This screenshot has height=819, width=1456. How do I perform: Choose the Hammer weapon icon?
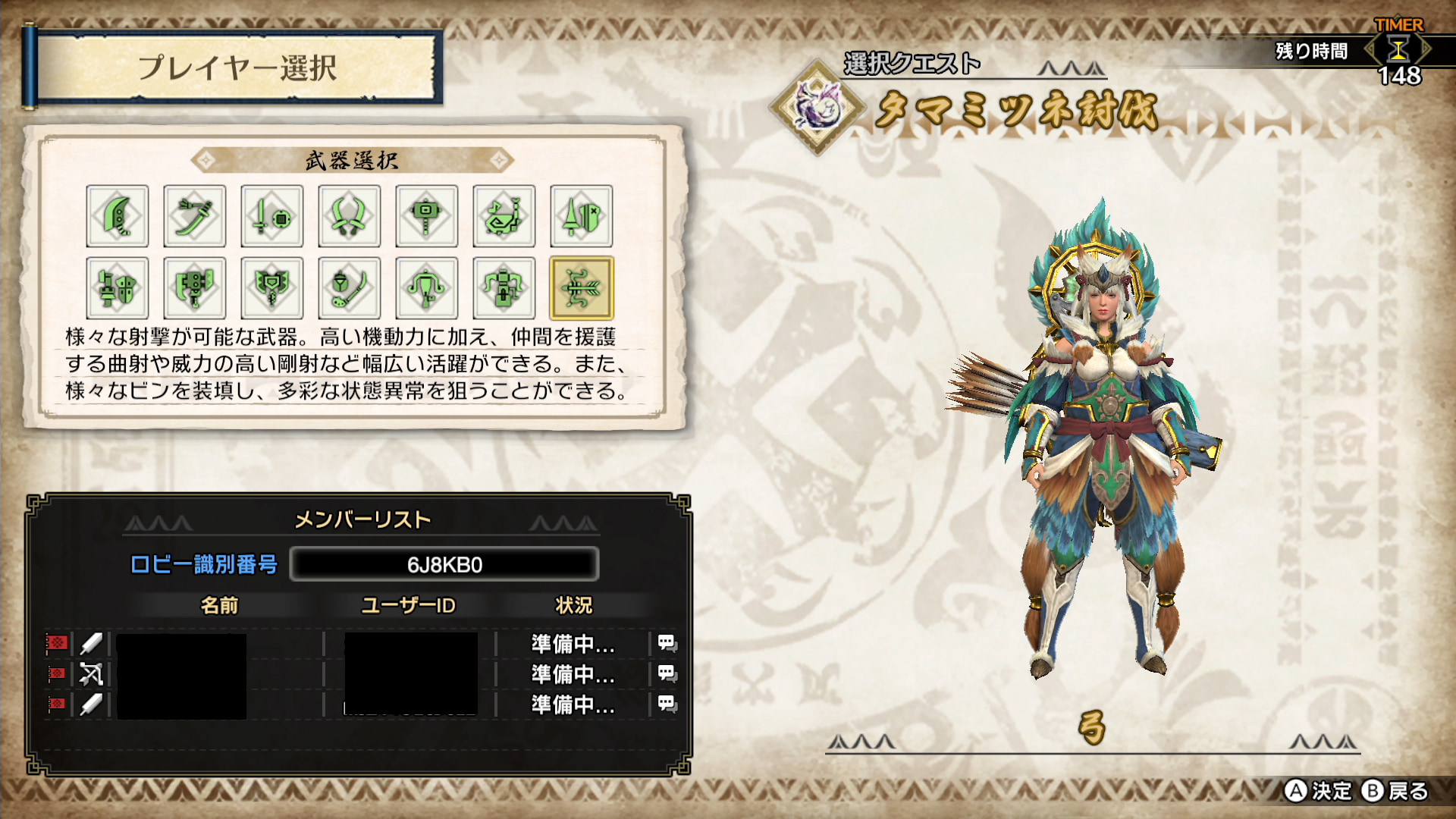point(427,216)
